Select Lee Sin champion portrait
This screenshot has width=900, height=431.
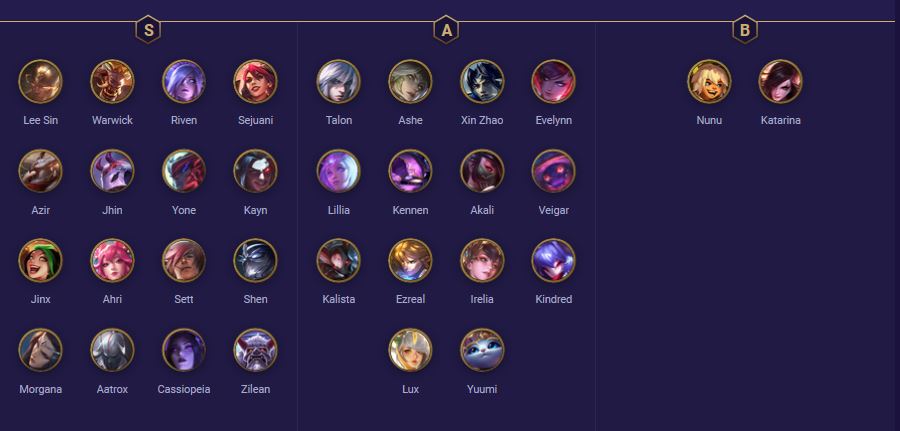click(x=40, y=81)
